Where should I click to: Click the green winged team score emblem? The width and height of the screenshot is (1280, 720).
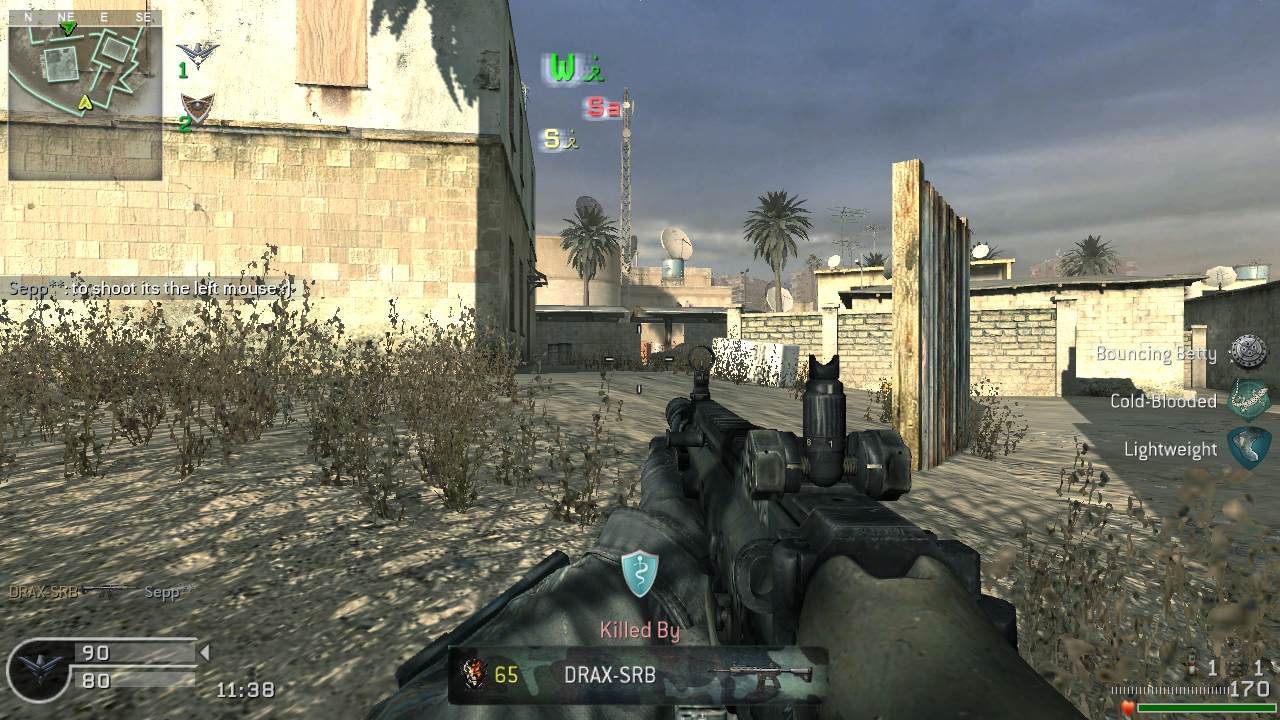click(x=198, y=54)
